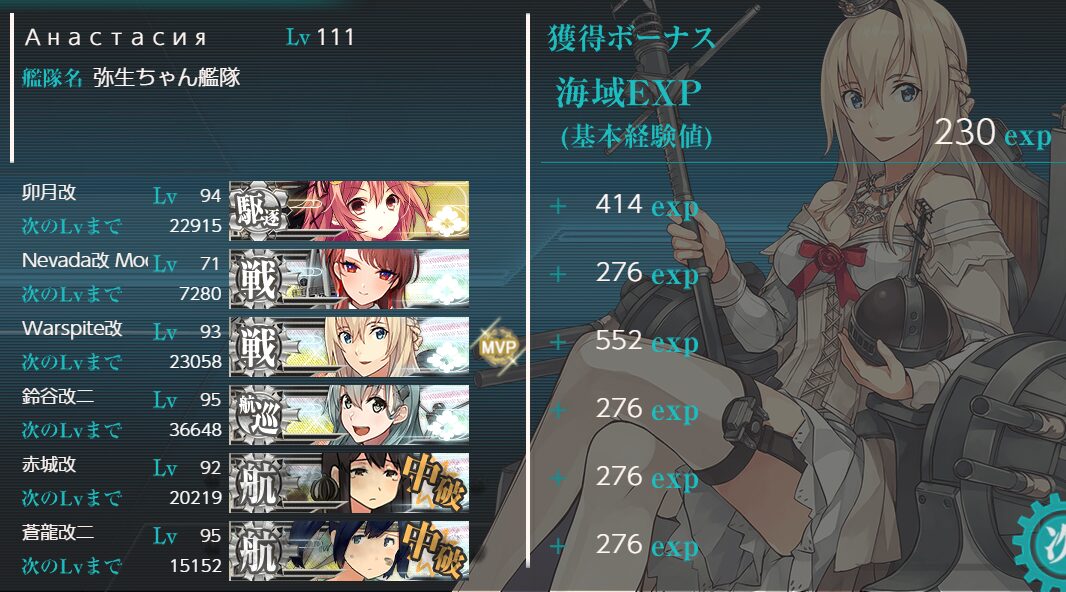Click the teal gear Next button
The image size is (1066, 592).
point(1043,545)
